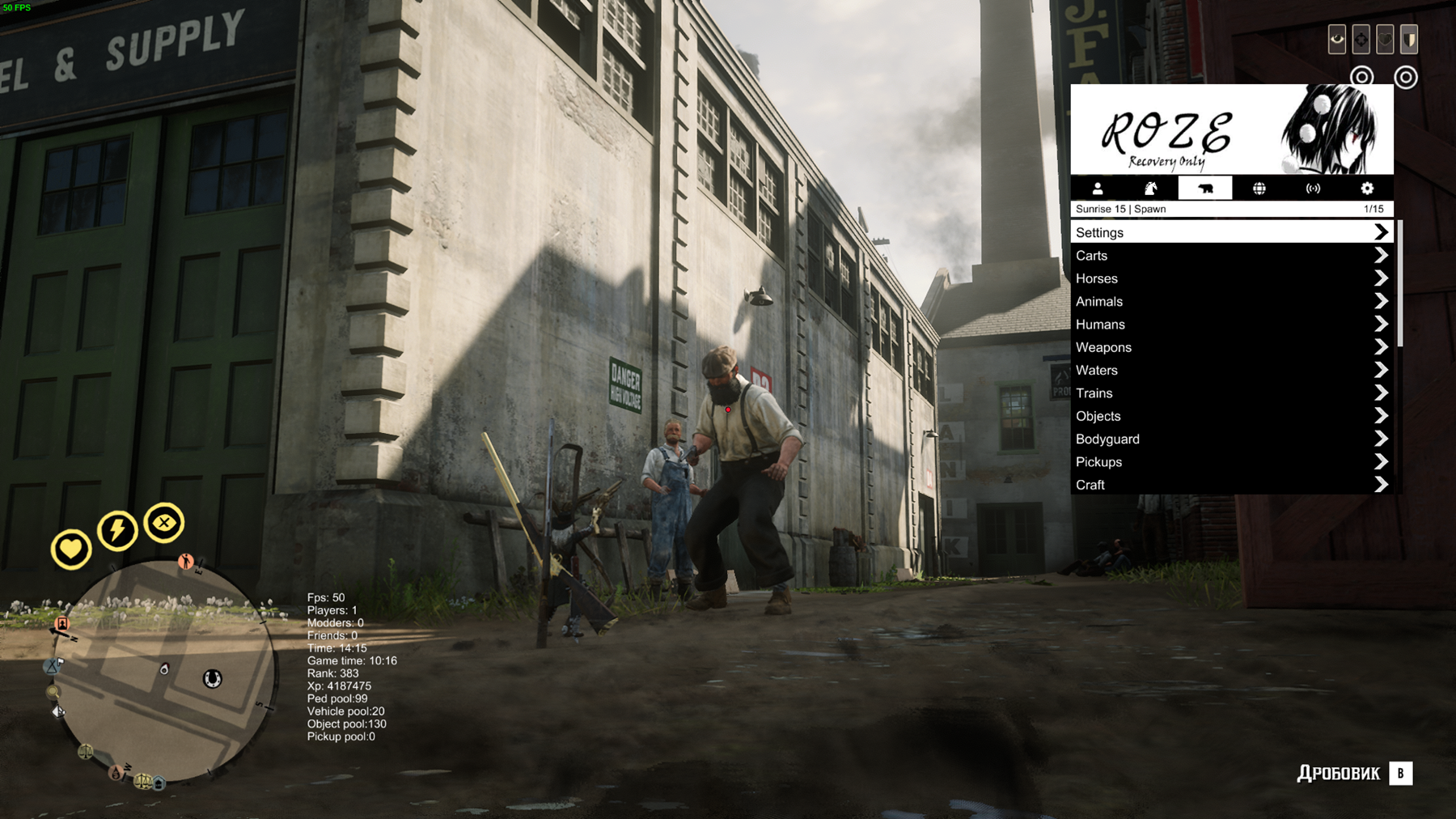Choose the Craft menu entry
The image size is (1456, 819).
click(1231, 485)
